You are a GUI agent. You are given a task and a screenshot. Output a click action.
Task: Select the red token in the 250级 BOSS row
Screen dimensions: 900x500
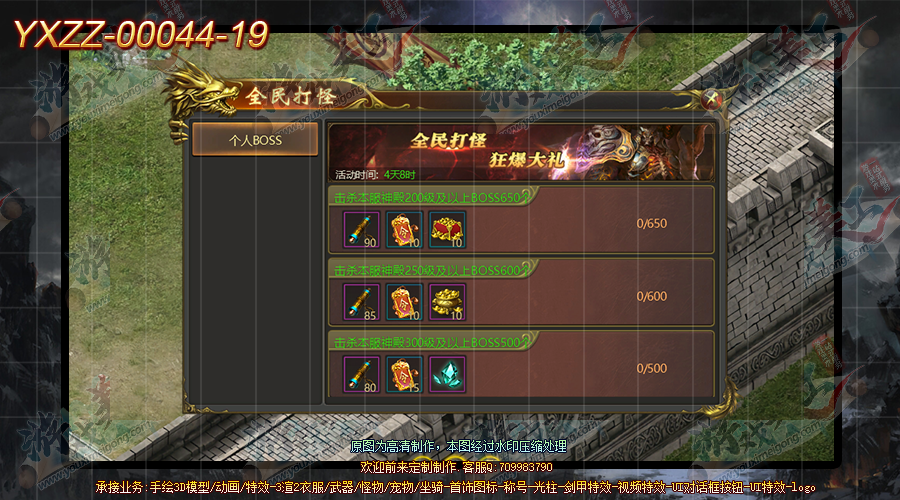404,302
